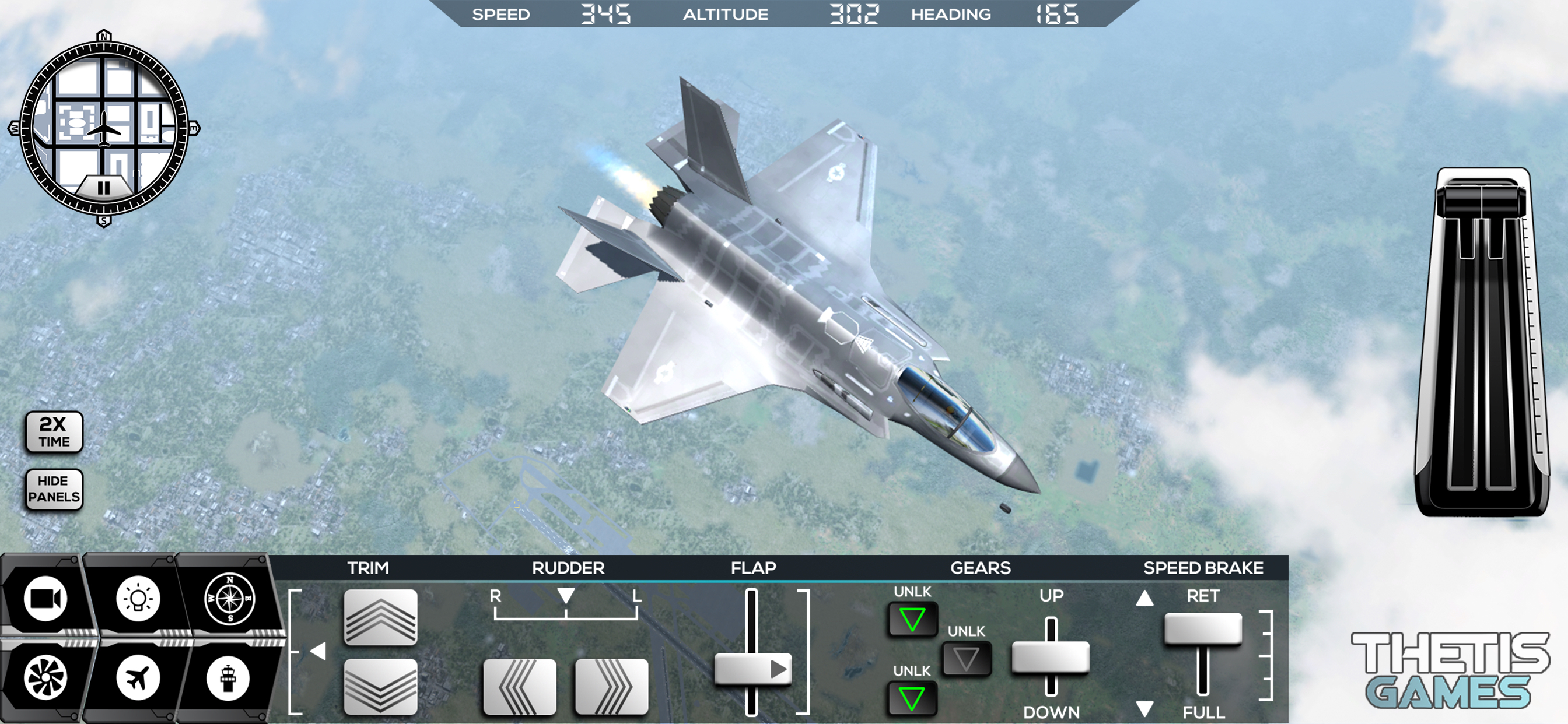Tap the trim down chevron button
This screenshot has height=724, width=1568.
[380, 686]
